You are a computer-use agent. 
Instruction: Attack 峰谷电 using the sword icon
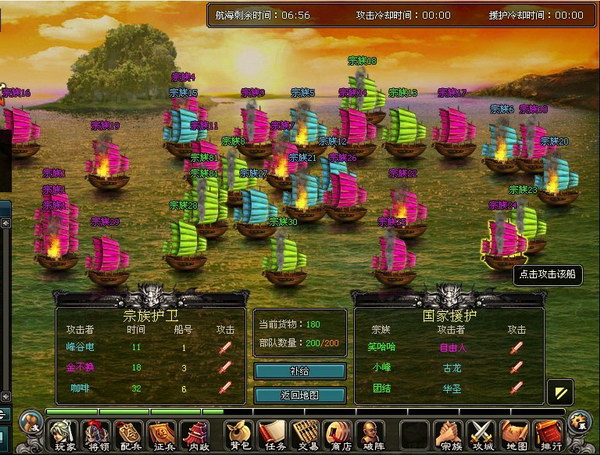coord(225,348)
